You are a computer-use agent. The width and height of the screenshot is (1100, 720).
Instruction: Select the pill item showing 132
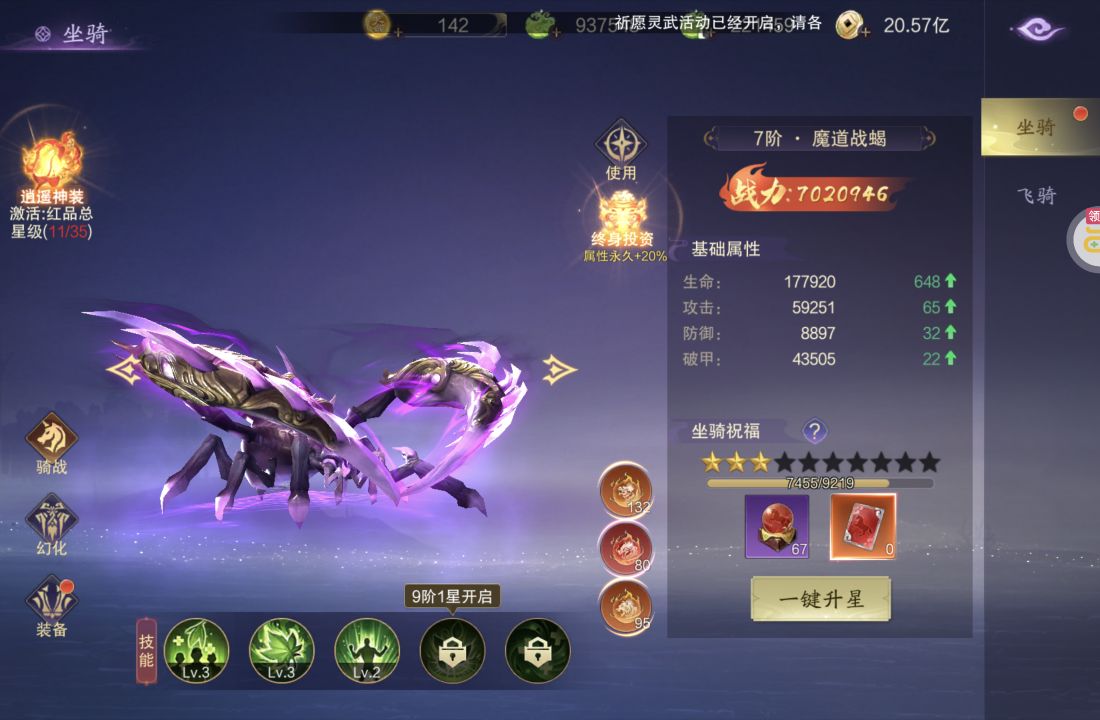pyautogui.click(x=625, y=489)
